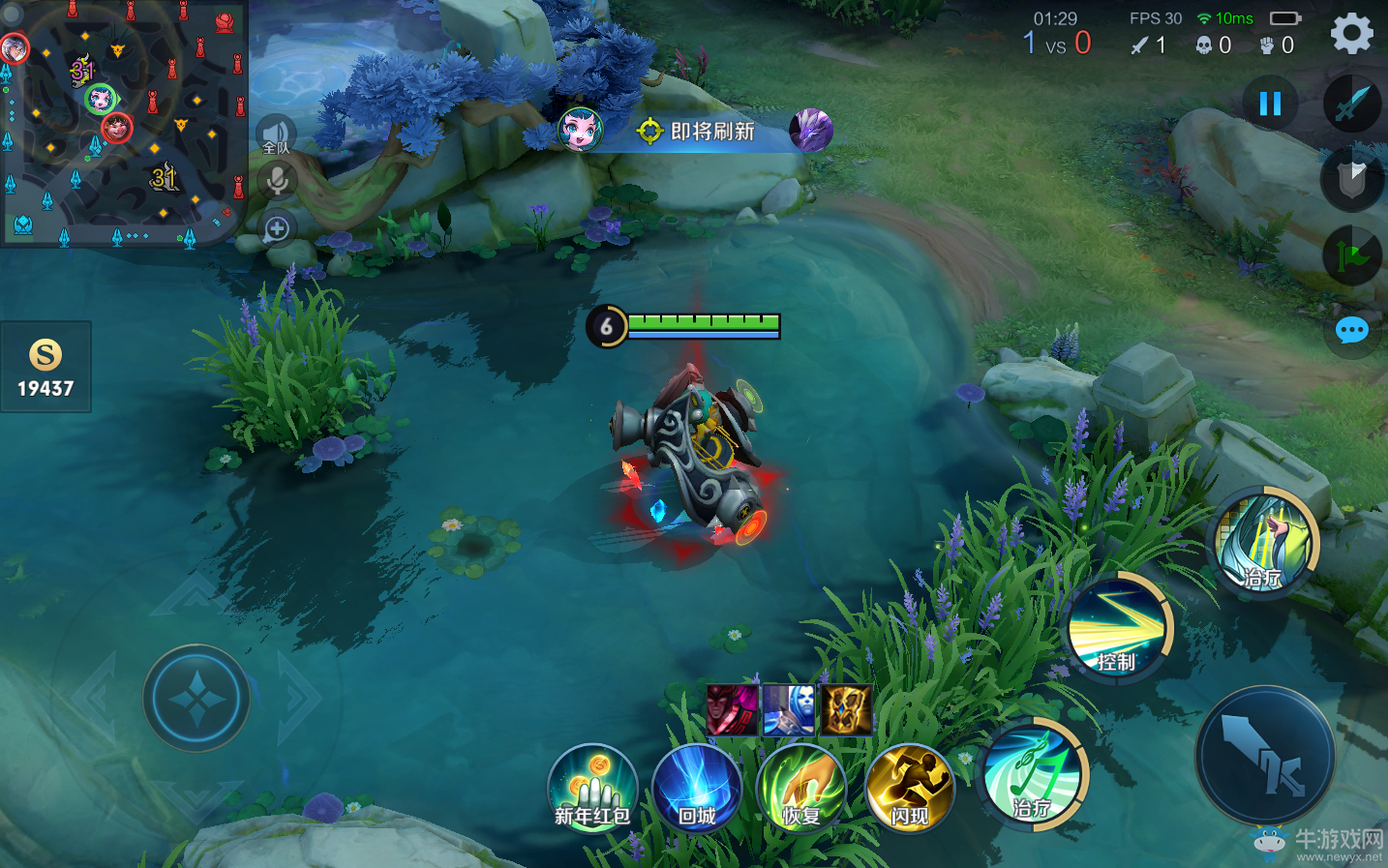Cast the 治疗 skill with yellow light beams
Image resolution: width=1388 pixels, height=868 pixels.
click(1266, 544)
